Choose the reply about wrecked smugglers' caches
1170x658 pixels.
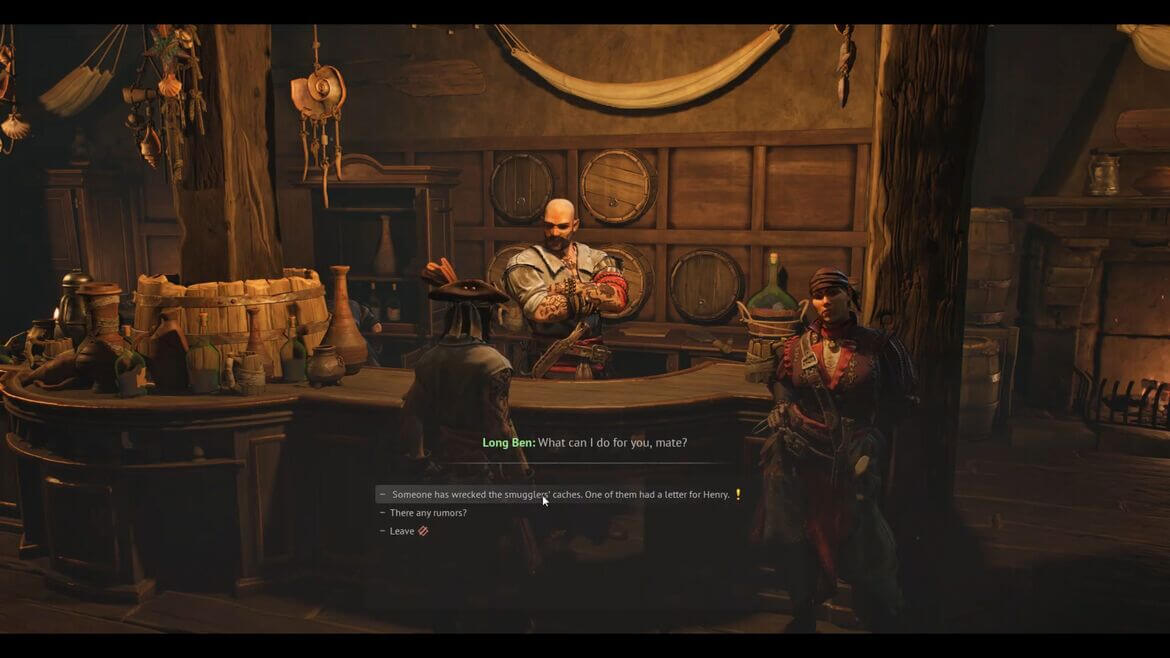560,495
